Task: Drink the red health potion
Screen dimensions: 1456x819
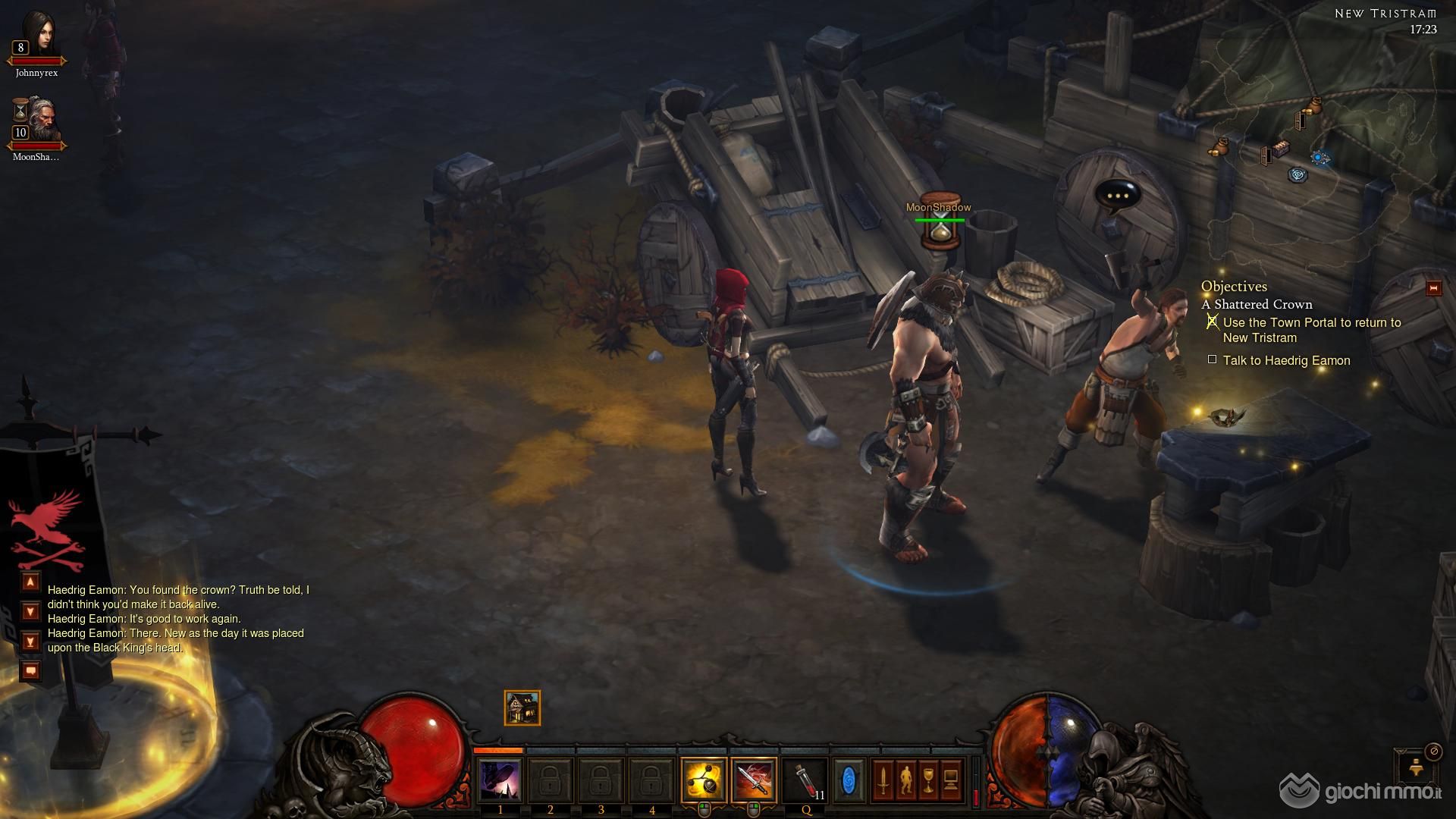Action: pos(806,780)
